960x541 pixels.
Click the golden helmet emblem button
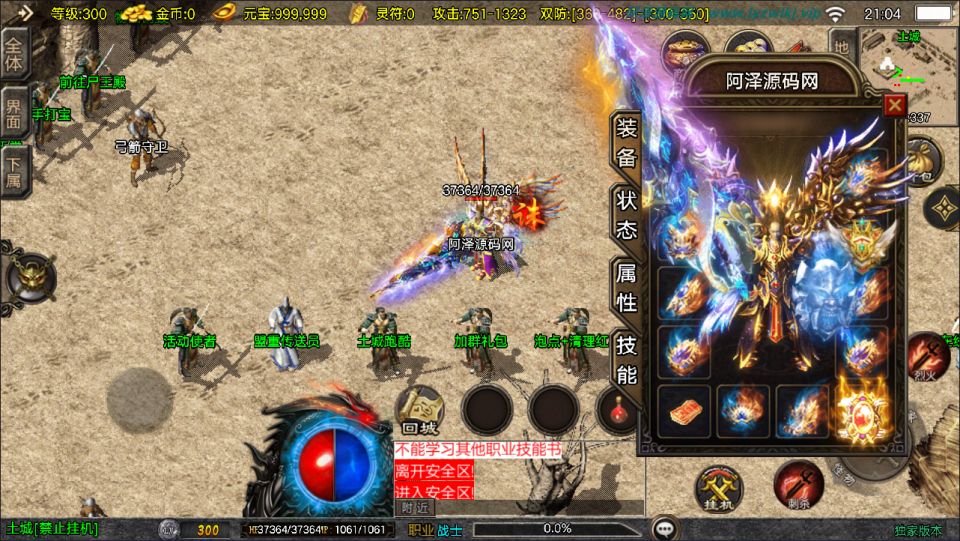[x=27, y=276]
